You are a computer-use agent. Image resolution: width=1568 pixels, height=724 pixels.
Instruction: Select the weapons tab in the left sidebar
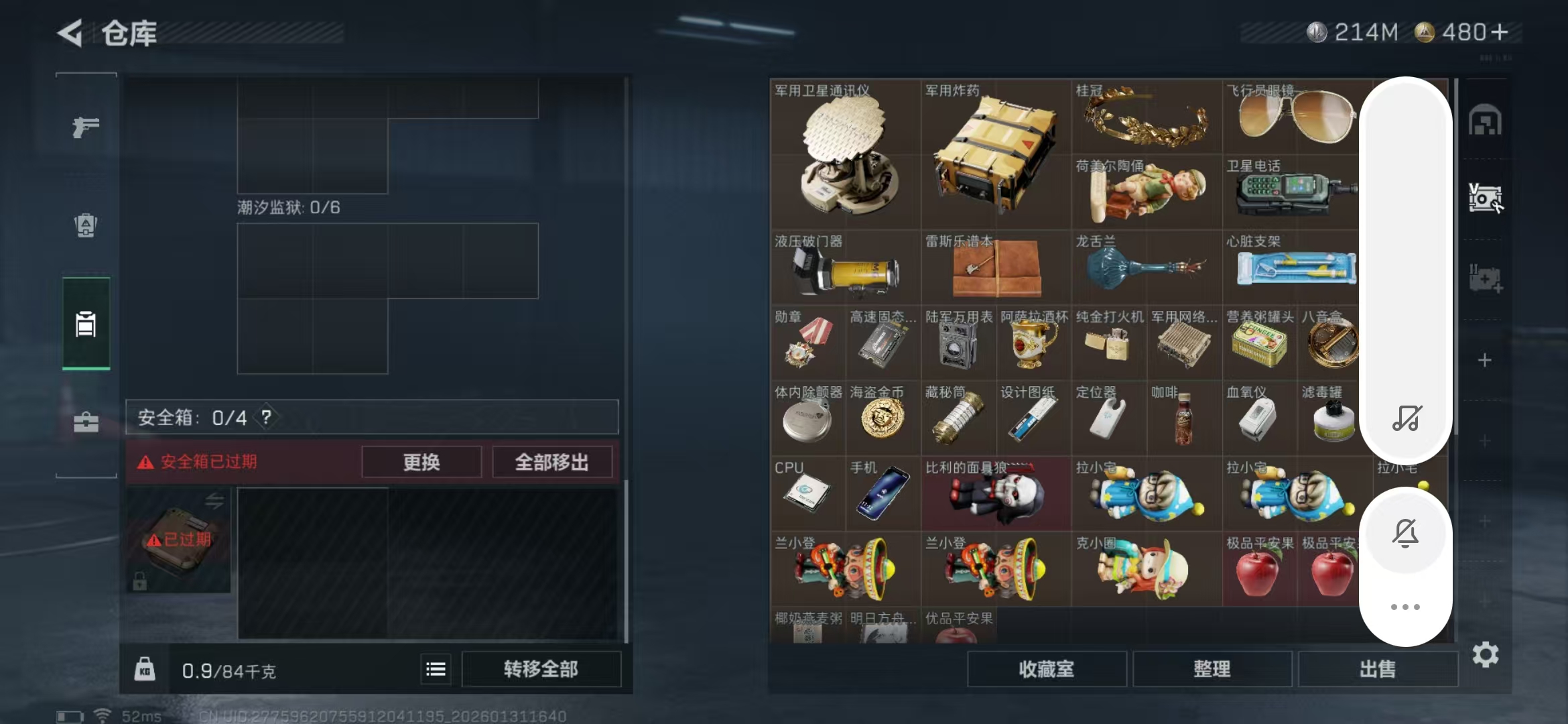click(85, 126)
